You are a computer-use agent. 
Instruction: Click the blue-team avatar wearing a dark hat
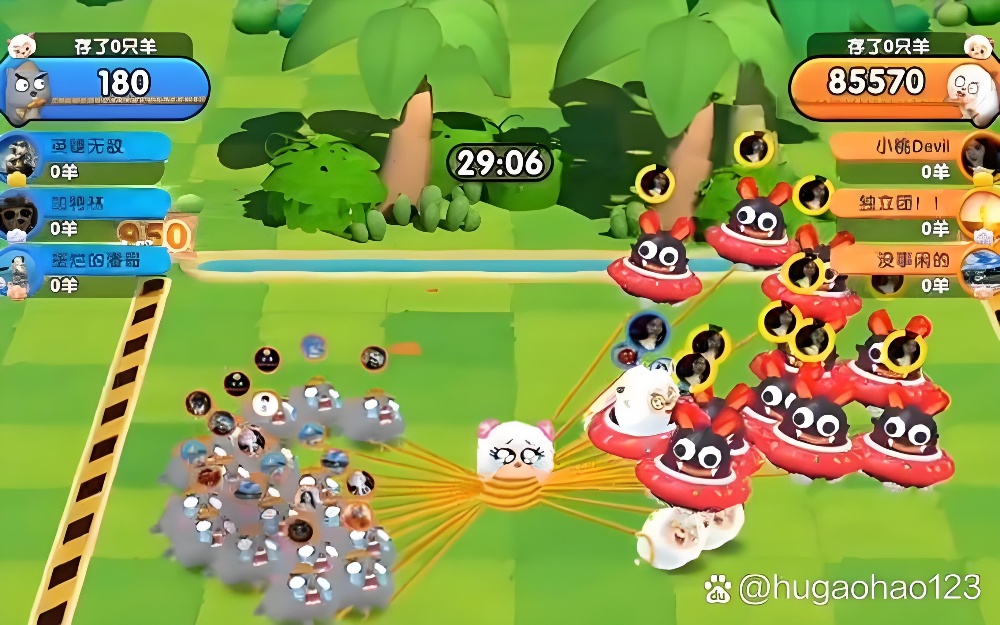coord(17,214)
